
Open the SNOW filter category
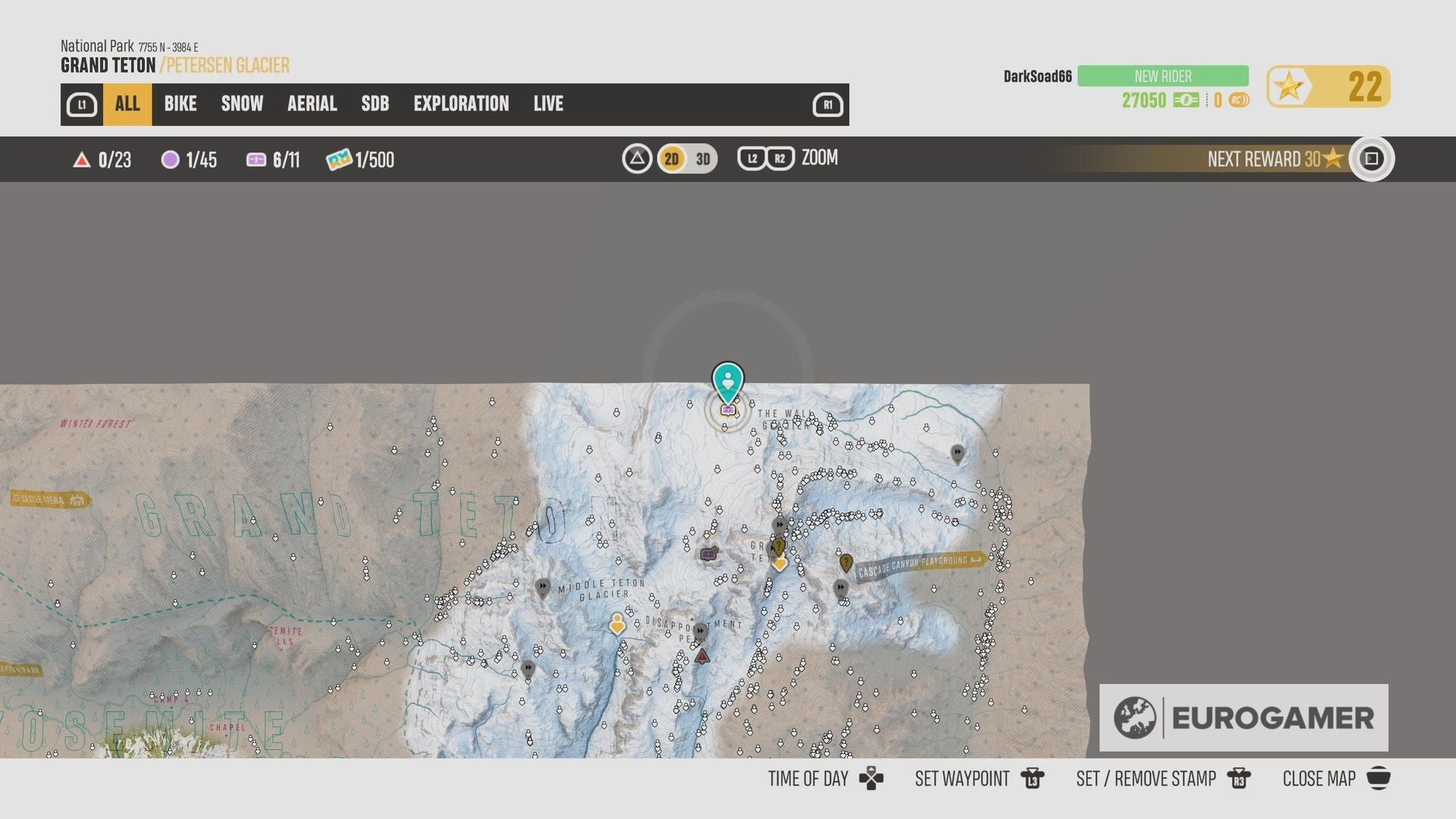tap(241, 104)
